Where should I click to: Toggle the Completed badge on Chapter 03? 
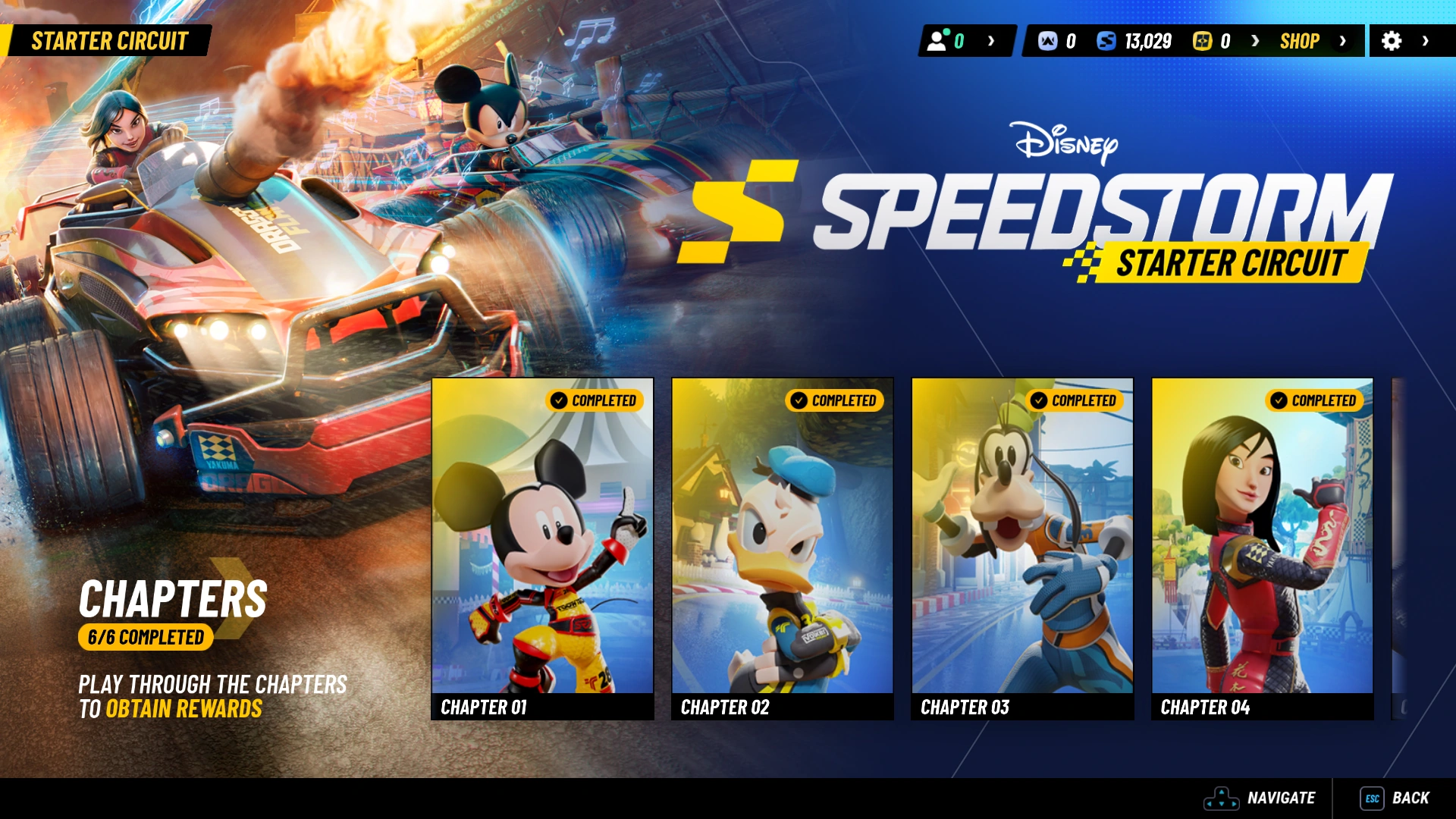click(x=1076, y=400)
